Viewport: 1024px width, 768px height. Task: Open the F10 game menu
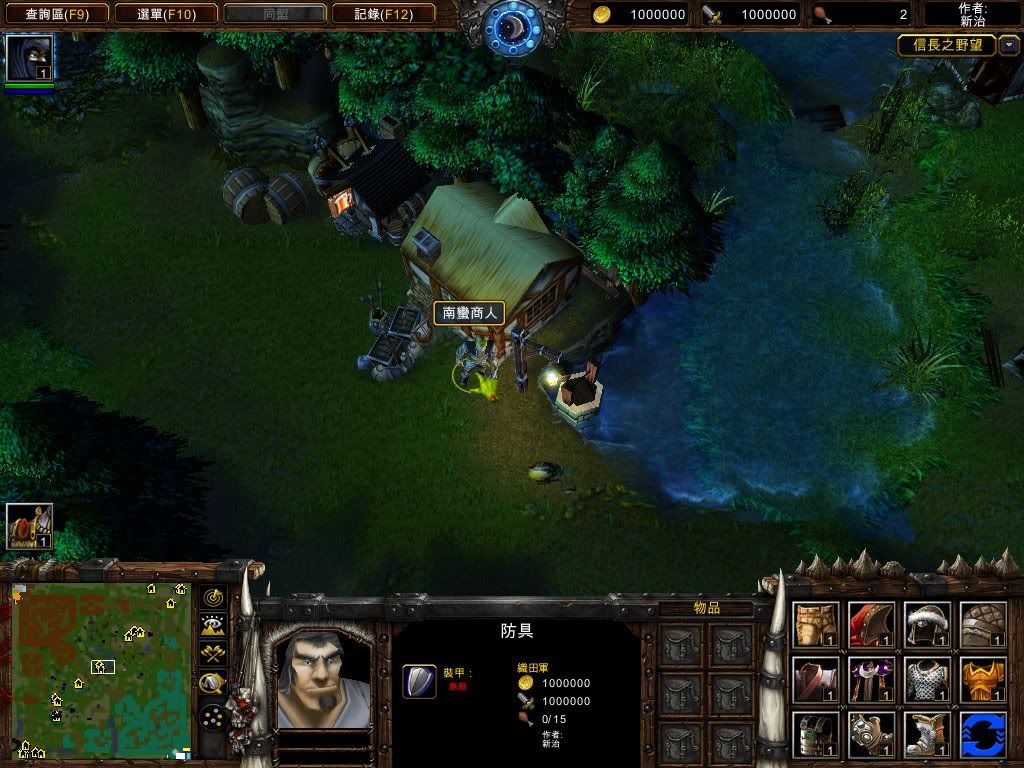click(164, 14)
